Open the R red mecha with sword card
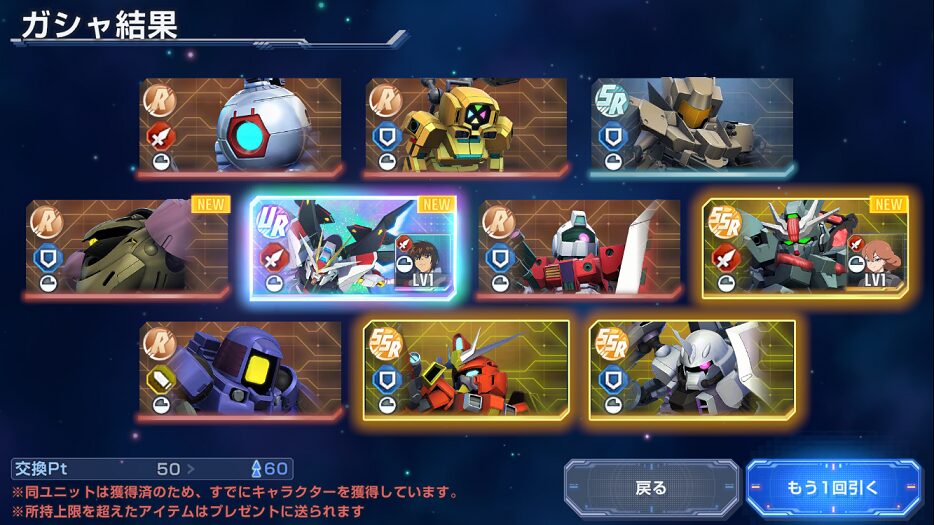This screenshot has width=934, height=525. click(580, 248)
